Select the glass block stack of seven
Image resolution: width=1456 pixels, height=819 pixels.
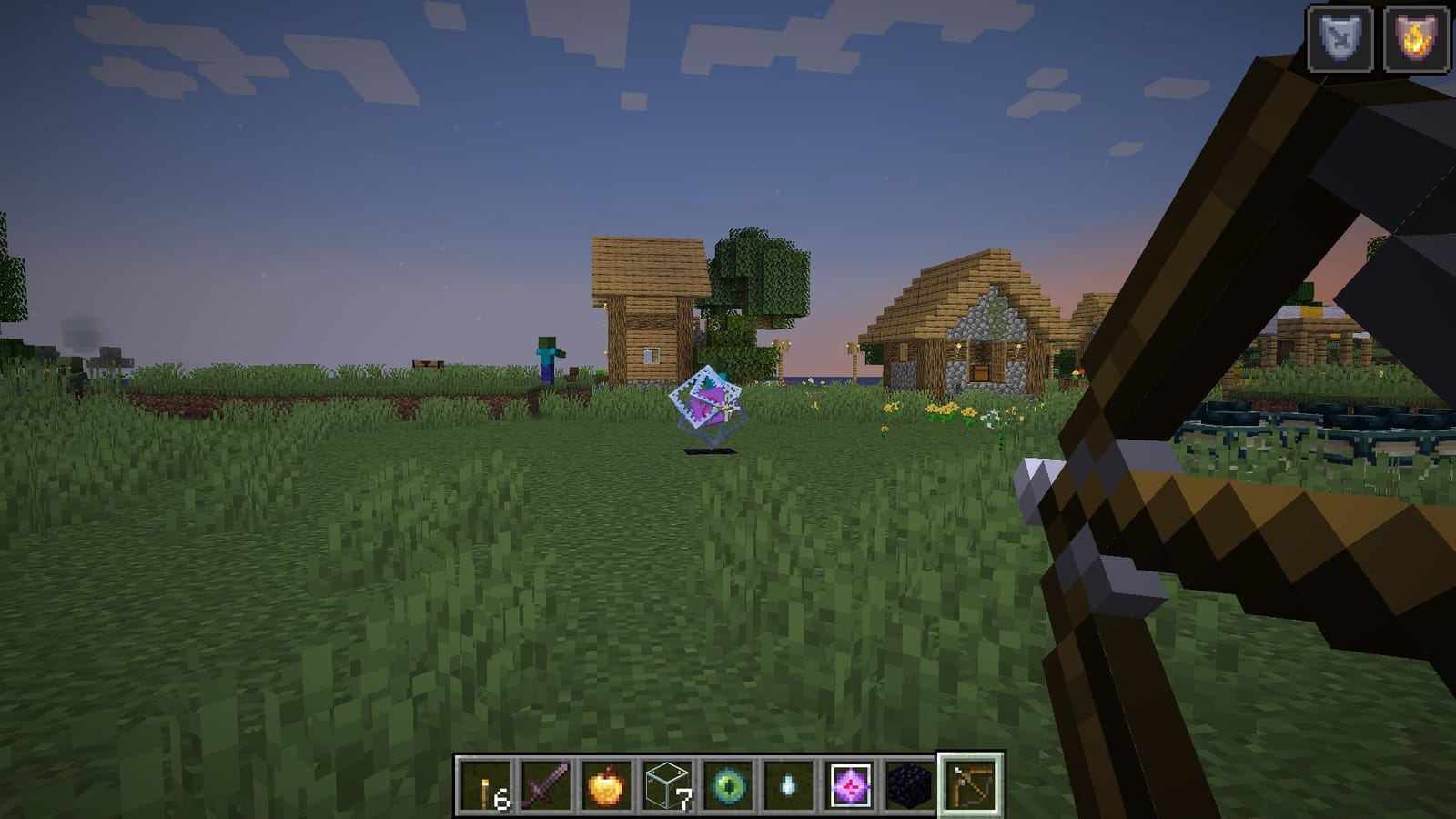668,787
